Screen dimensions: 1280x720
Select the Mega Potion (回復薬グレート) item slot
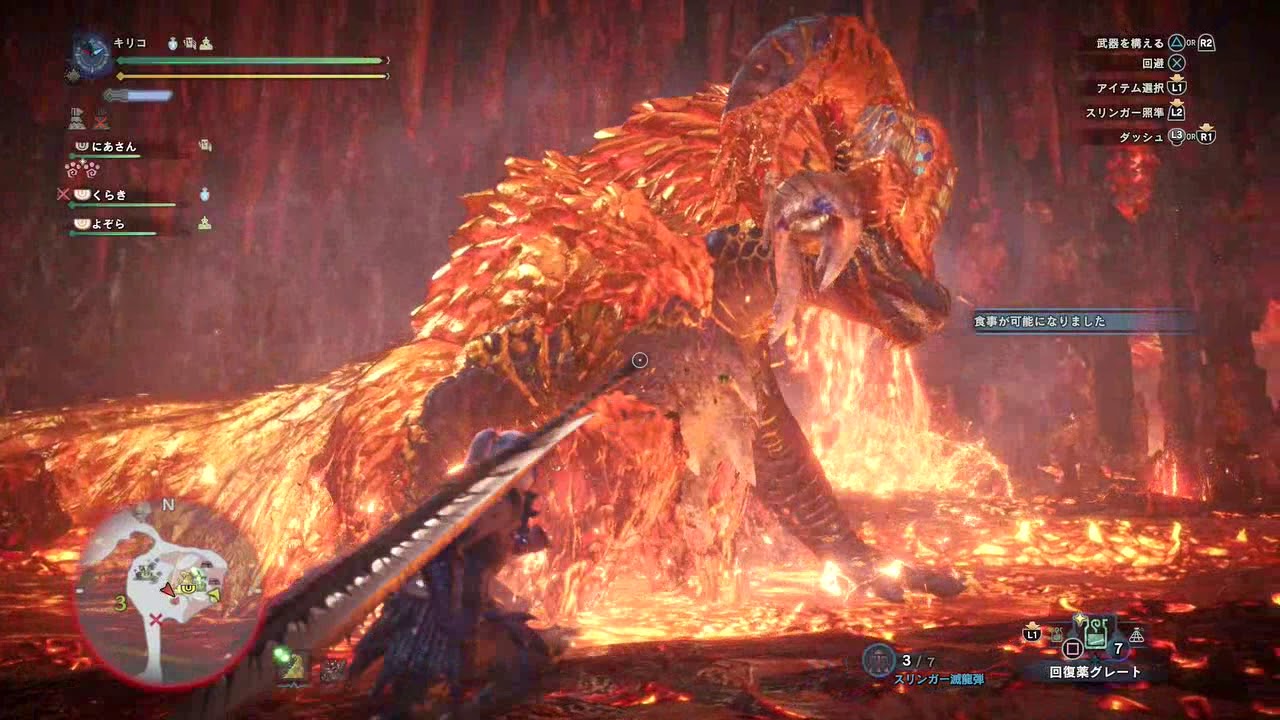click(1095, 635)
